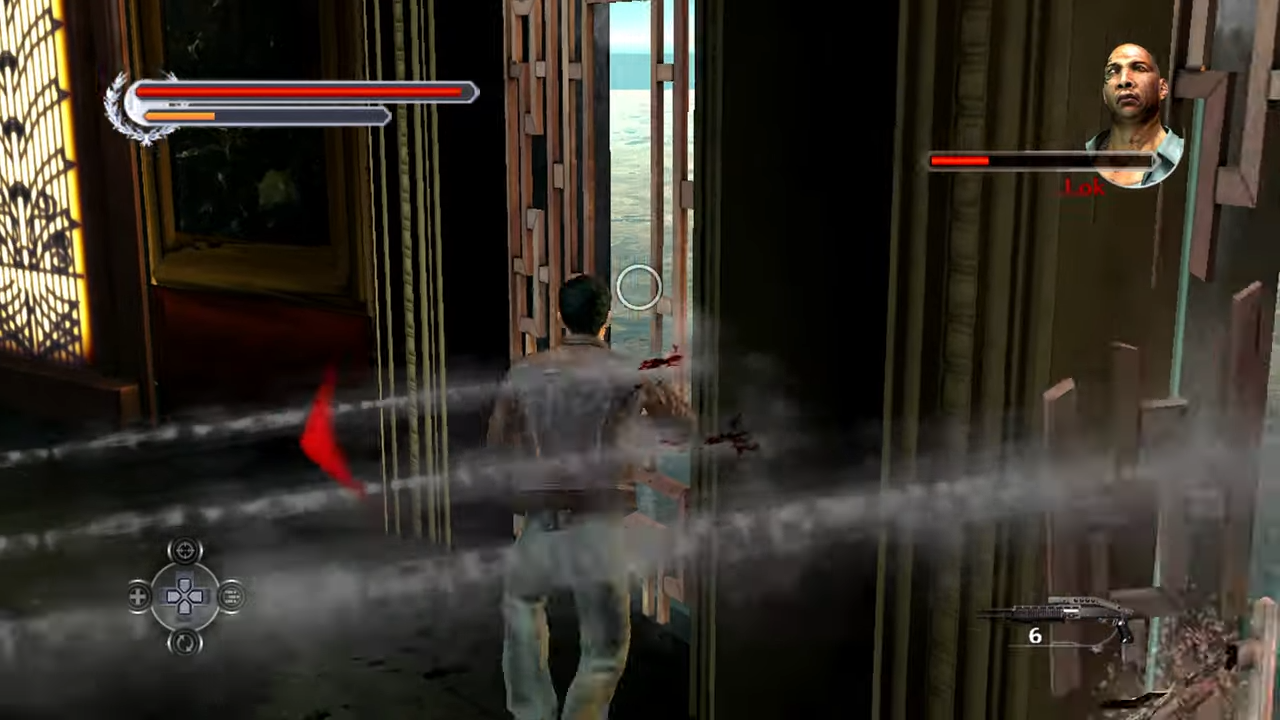Viewport: 1280px width, 720px height.
Task: Select the reload arrow icon on the D-pad
Action: [x=185, y=641]
